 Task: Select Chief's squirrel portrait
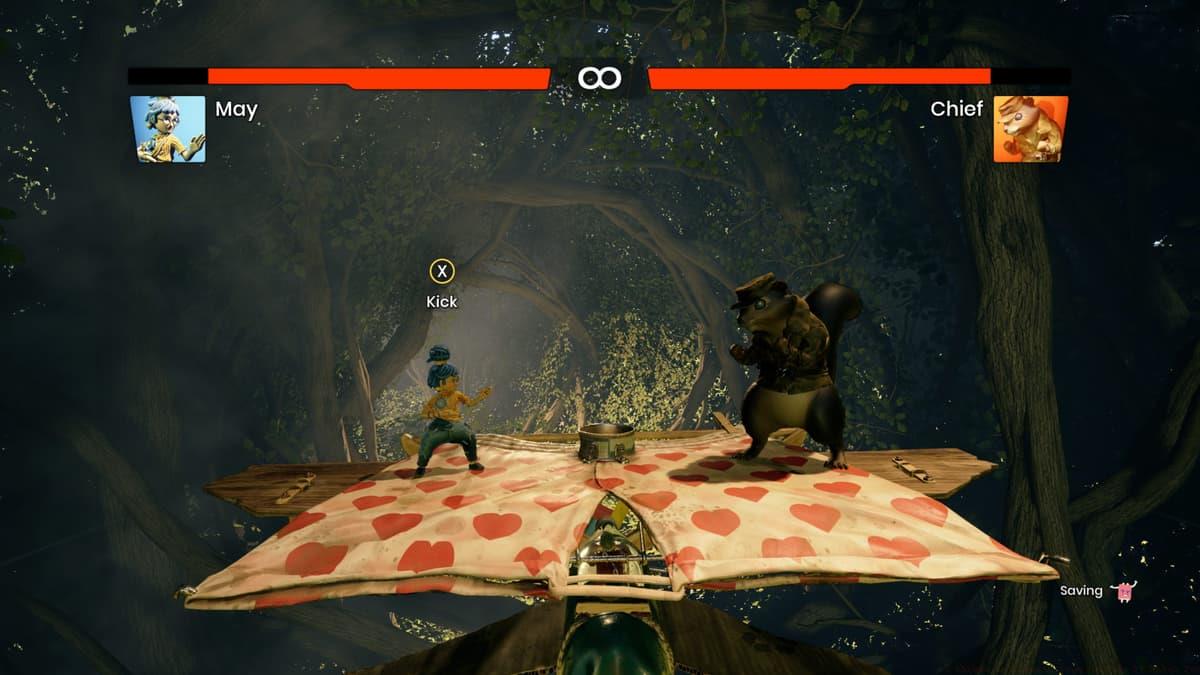1030,129
